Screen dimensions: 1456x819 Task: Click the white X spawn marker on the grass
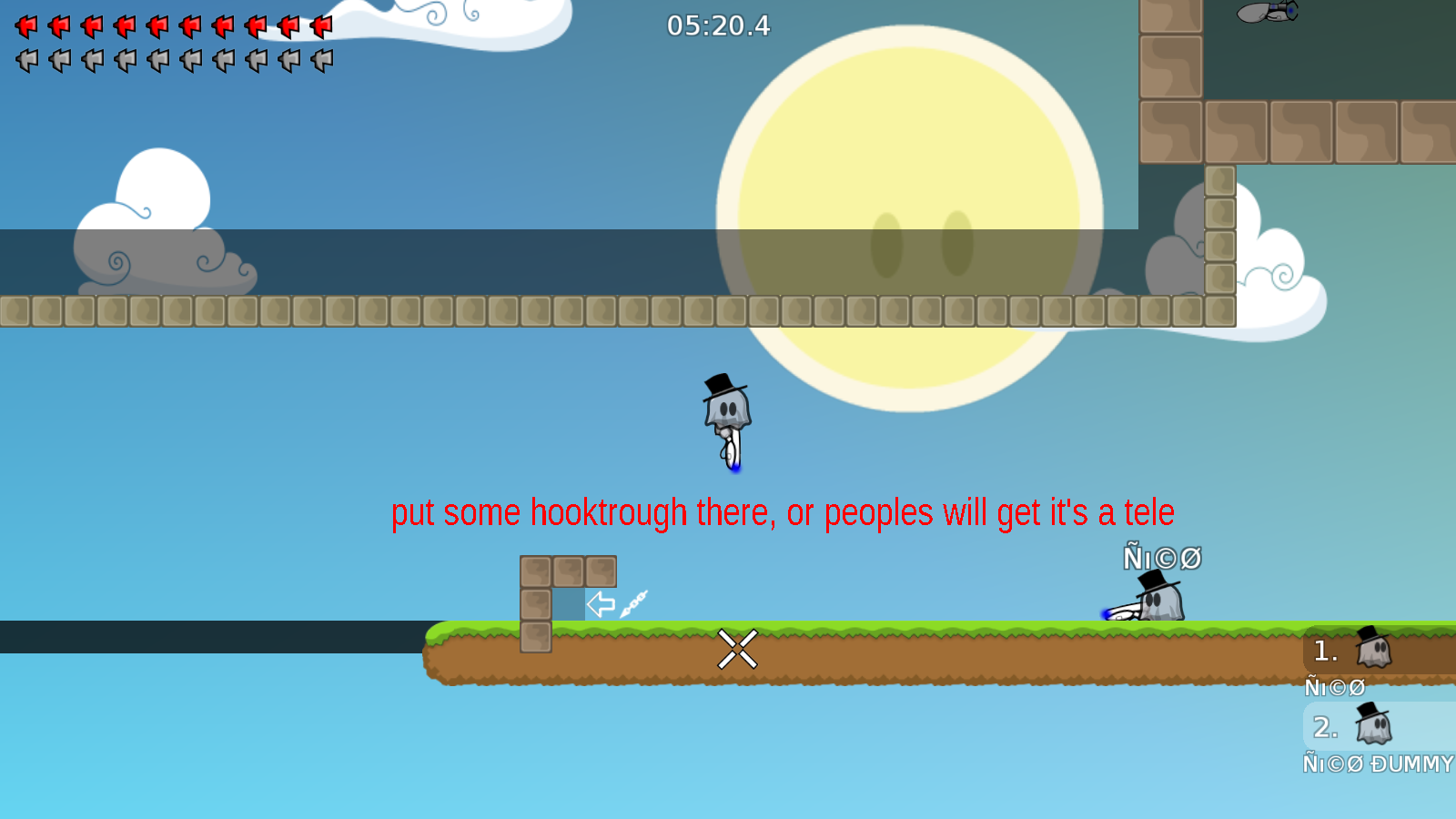(x=738, y=648)
